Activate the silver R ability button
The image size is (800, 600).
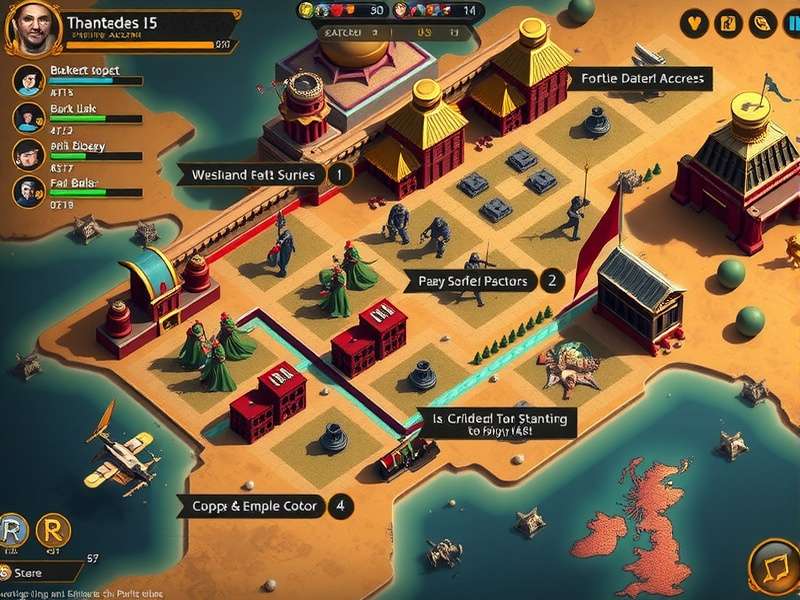14,529
